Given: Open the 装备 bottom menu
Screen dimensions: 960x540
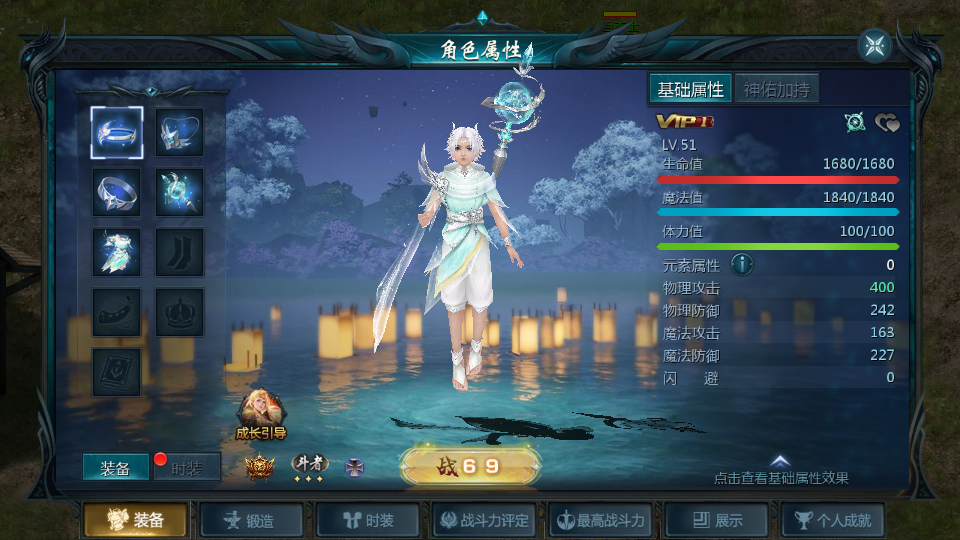Looking at the screenshot, I should (x=135, y=520).
